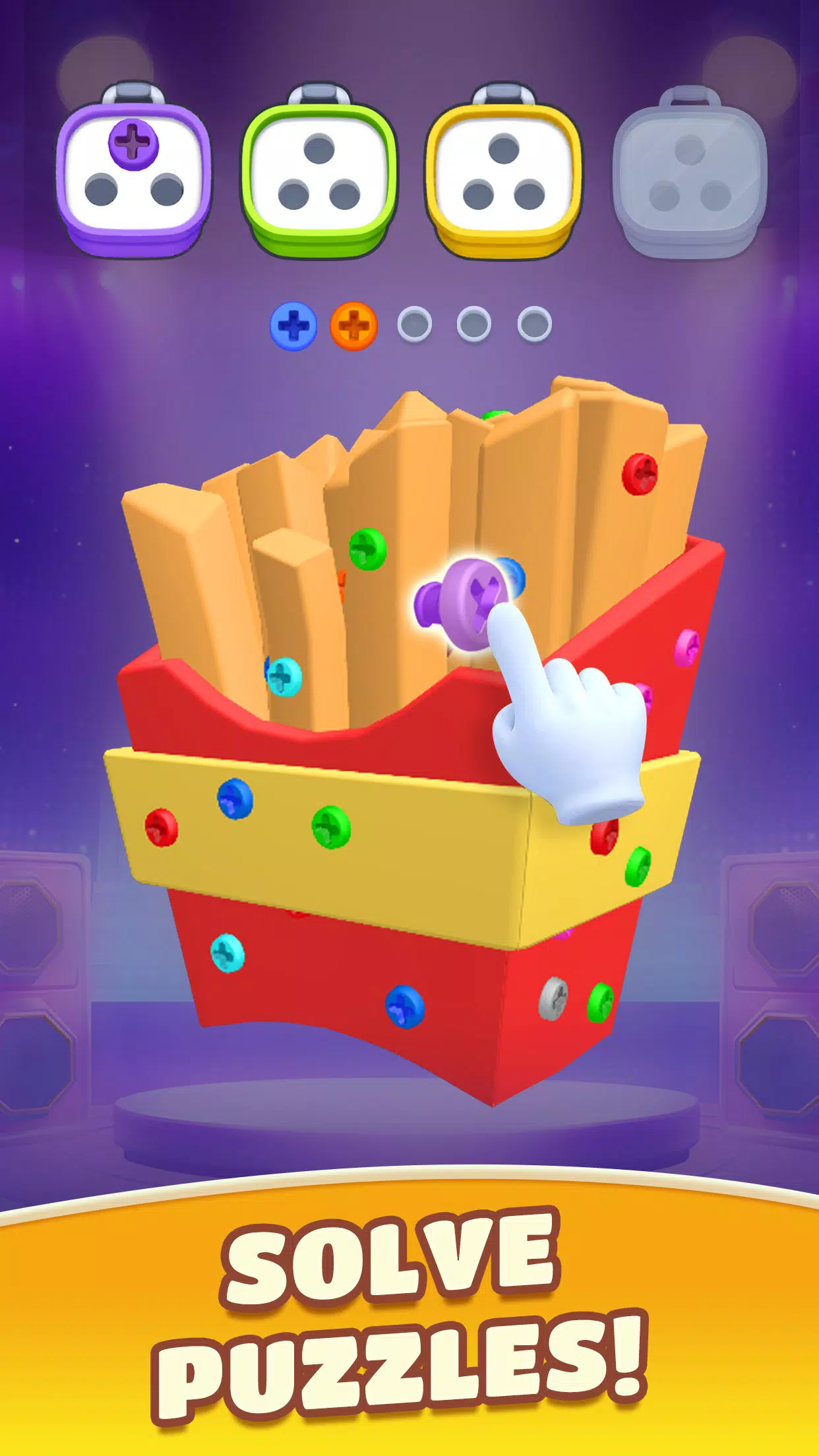Unscrew the red screw on the yellow band's front
The image size is (819, 1456).
162,827
